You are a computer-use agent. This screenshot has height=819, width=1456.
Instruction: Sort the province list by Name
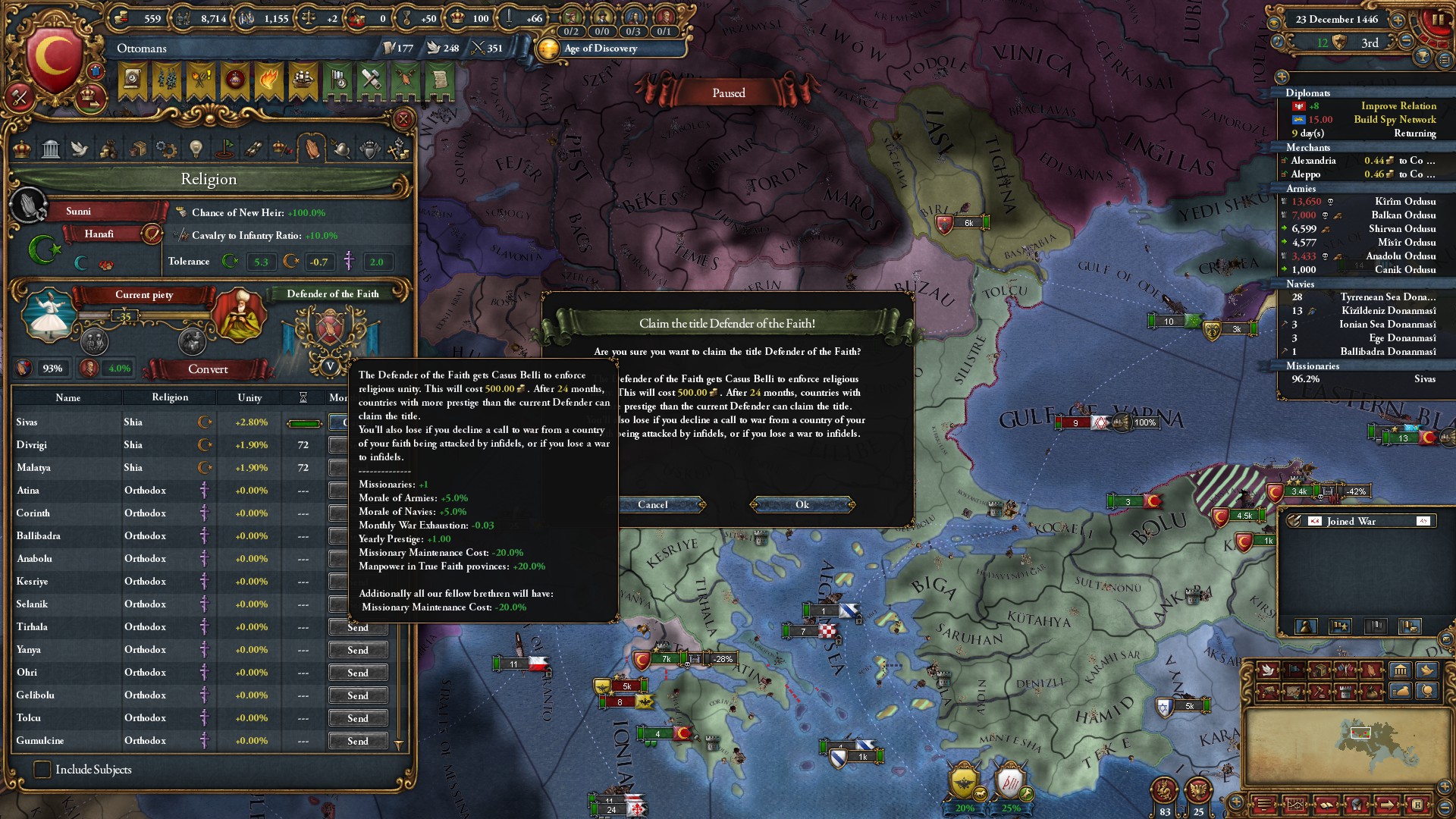click(x=67, y=397)
